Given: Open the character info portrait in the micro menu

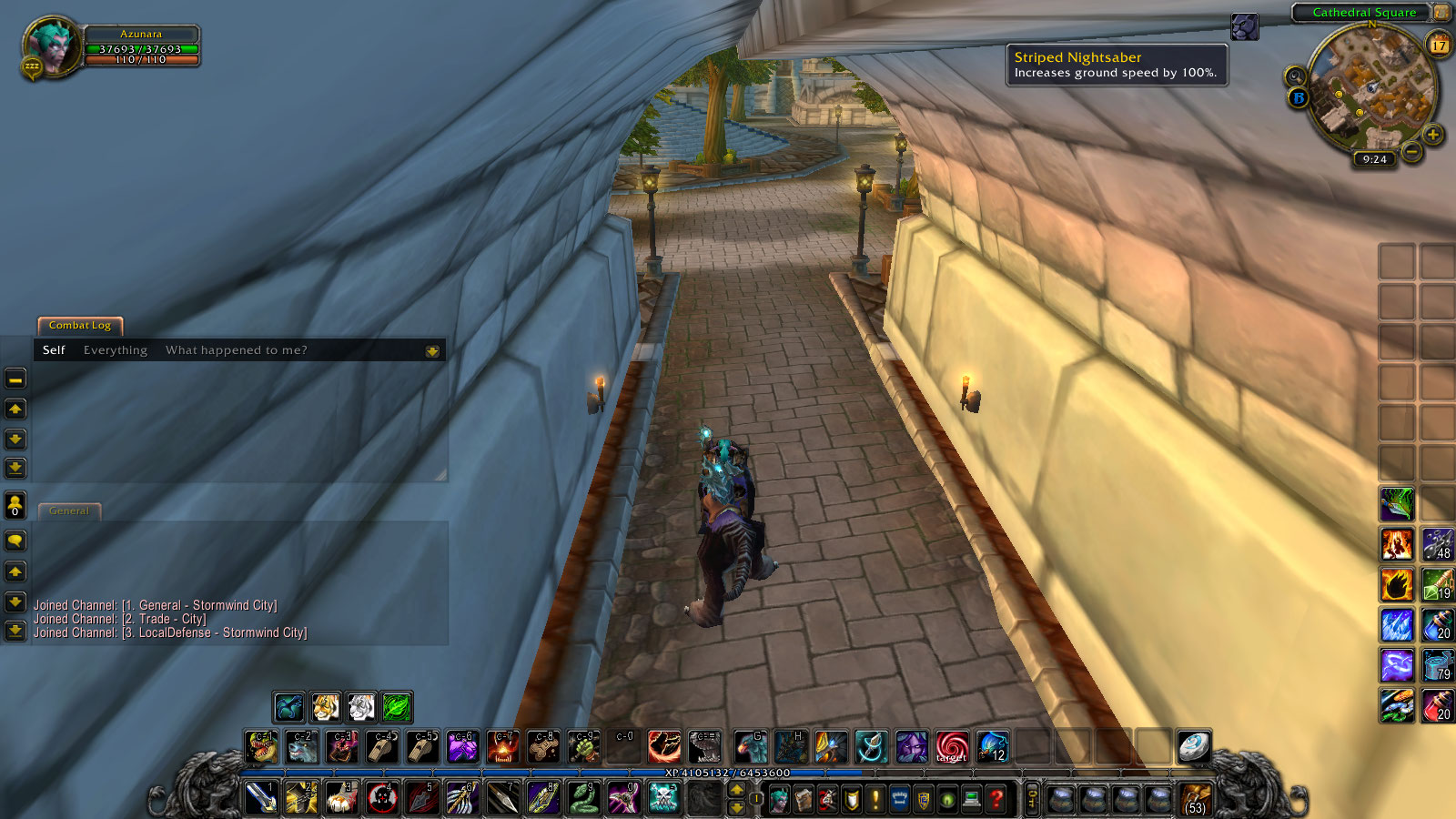Looking at the screenshot, I should tap(780, 798).
